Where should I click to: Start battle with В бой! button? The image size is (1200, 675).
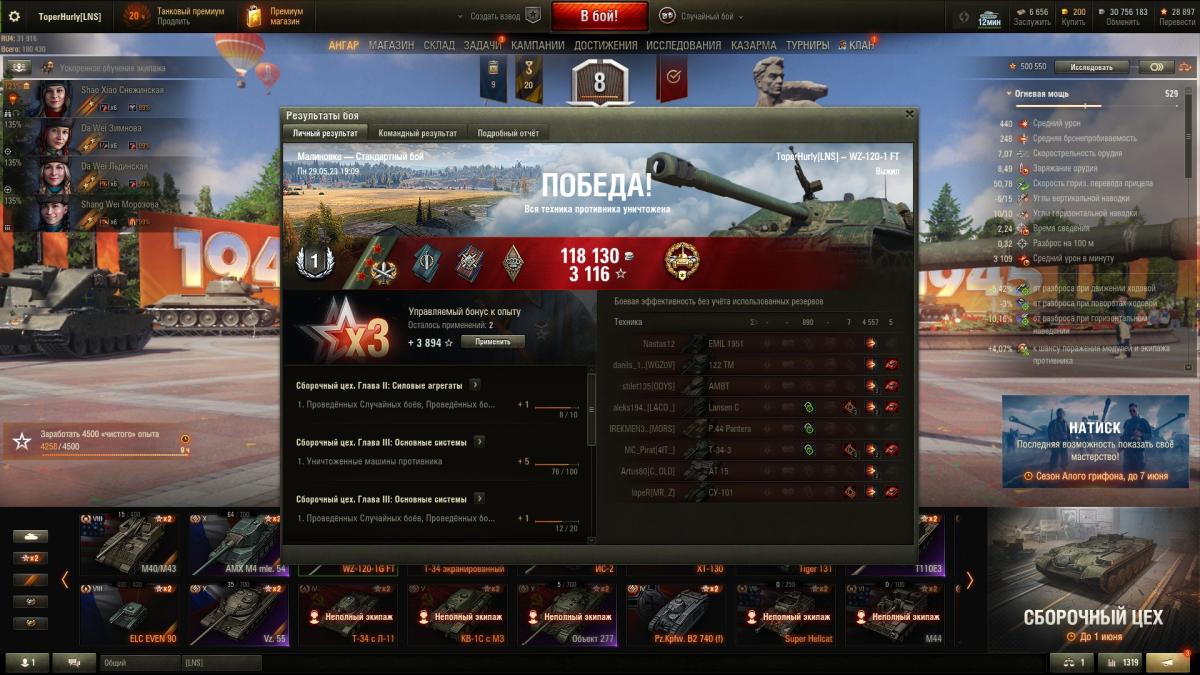pyautogui.click(x=600, y=16)
